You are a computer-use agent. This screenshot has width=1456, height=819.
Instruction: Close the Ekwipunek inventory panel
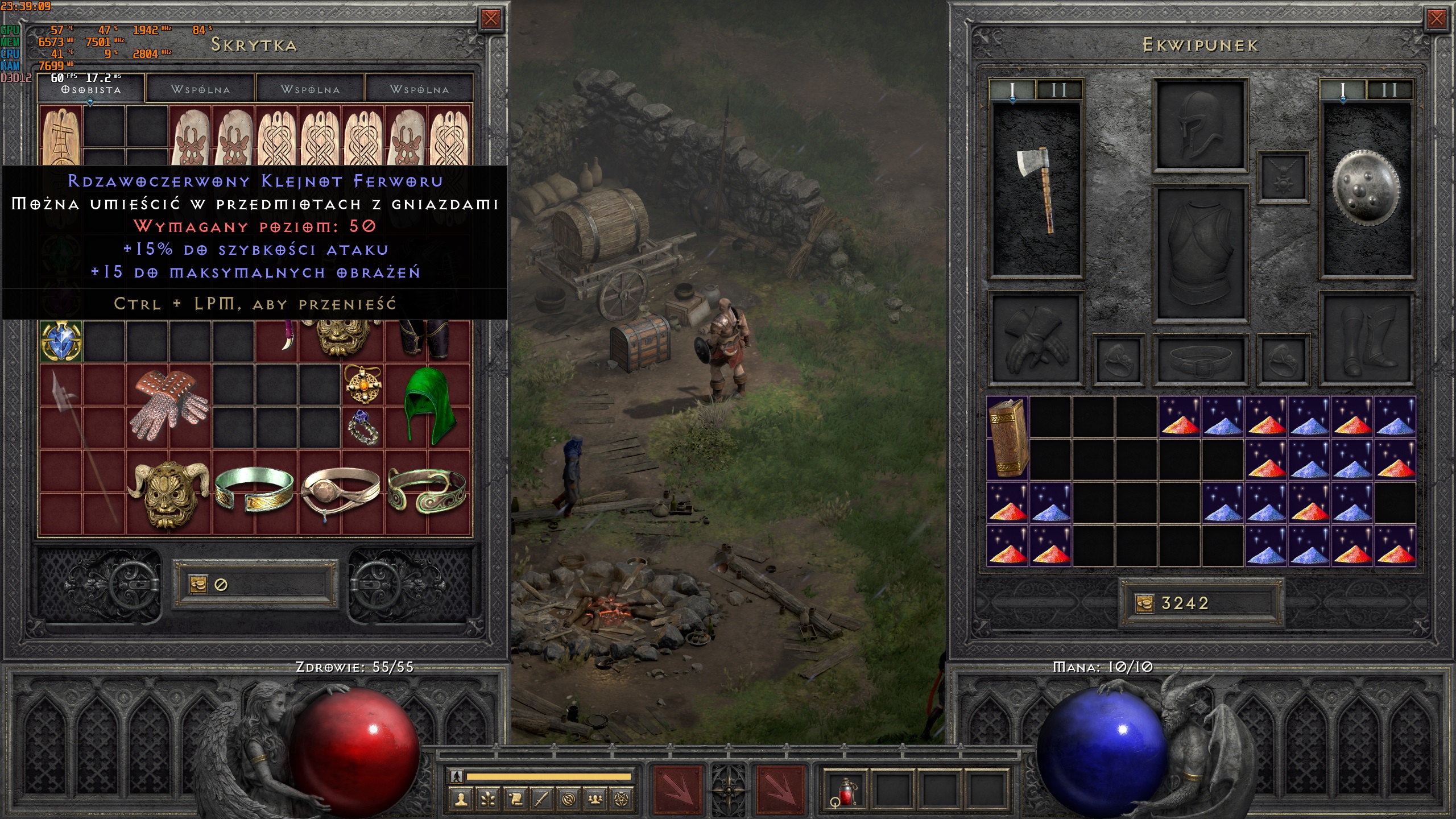(1436, 19)
